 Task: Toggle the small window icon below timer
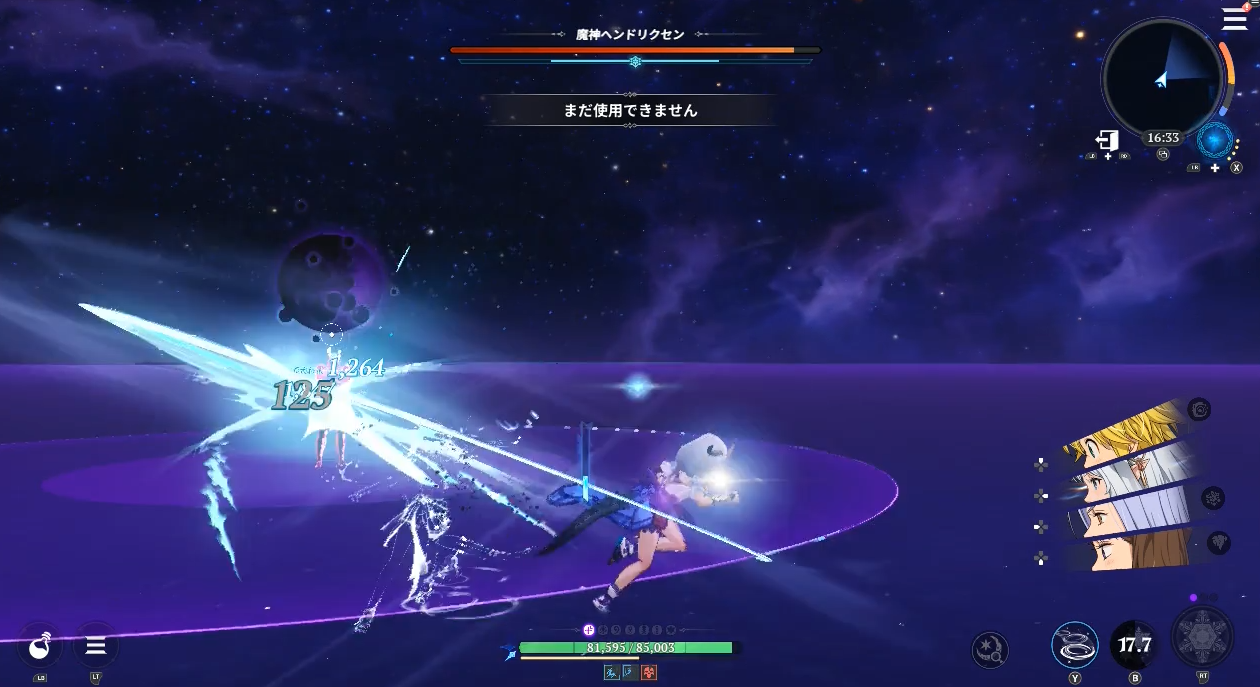coord(1163,155)
